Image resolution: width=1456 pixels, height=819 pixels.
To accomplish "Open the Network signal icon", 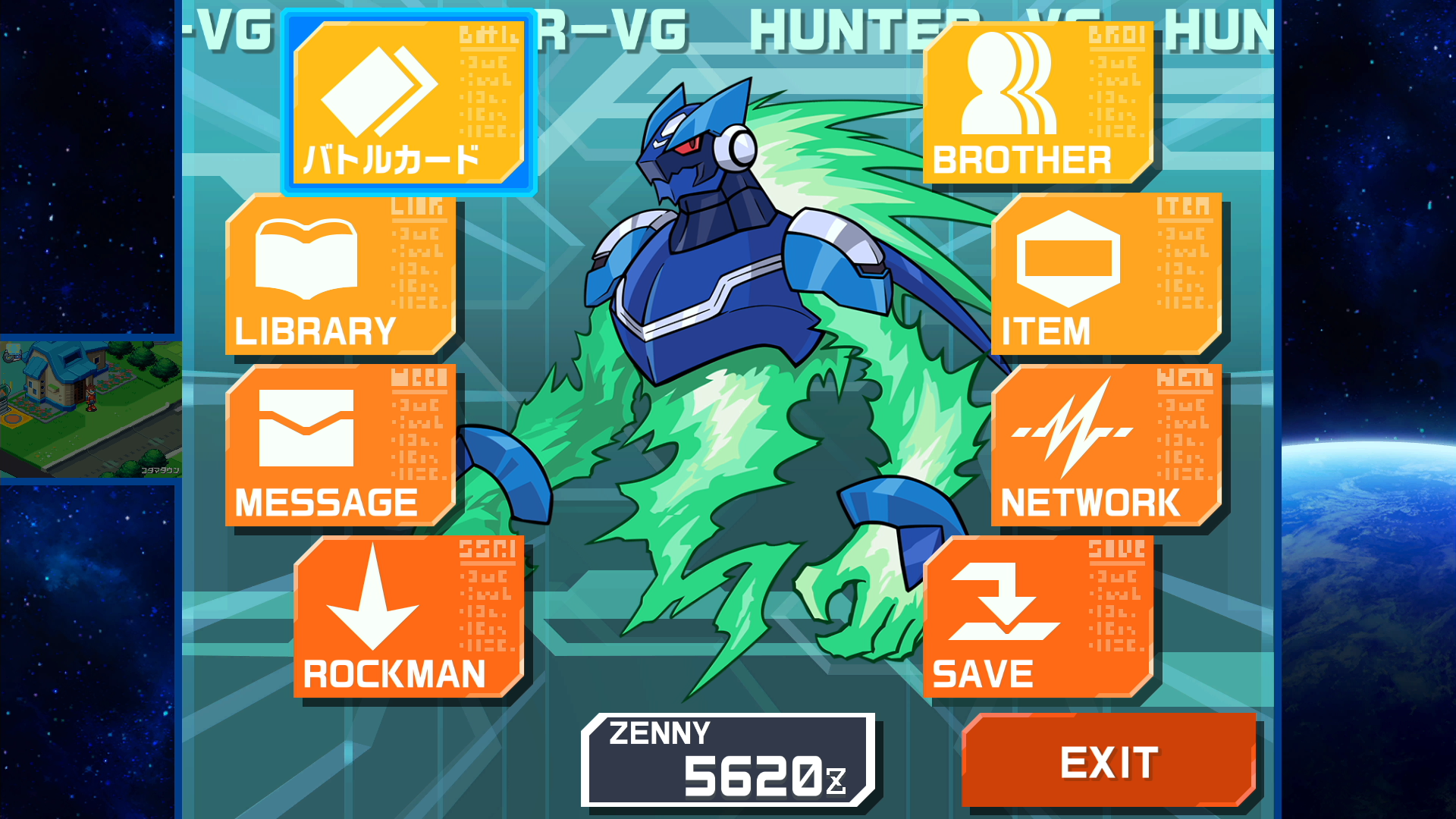I will pyautogui.click(x=1073, y=432).
